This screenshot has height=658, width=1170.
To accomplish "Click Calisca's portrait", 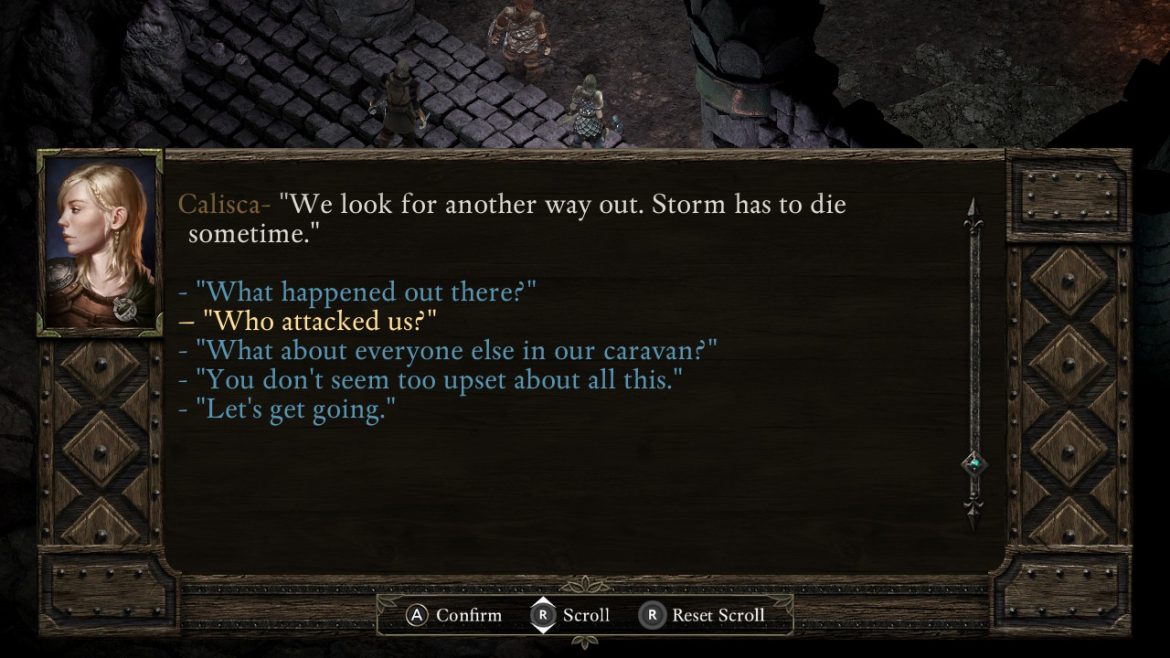I will (99, 243).
